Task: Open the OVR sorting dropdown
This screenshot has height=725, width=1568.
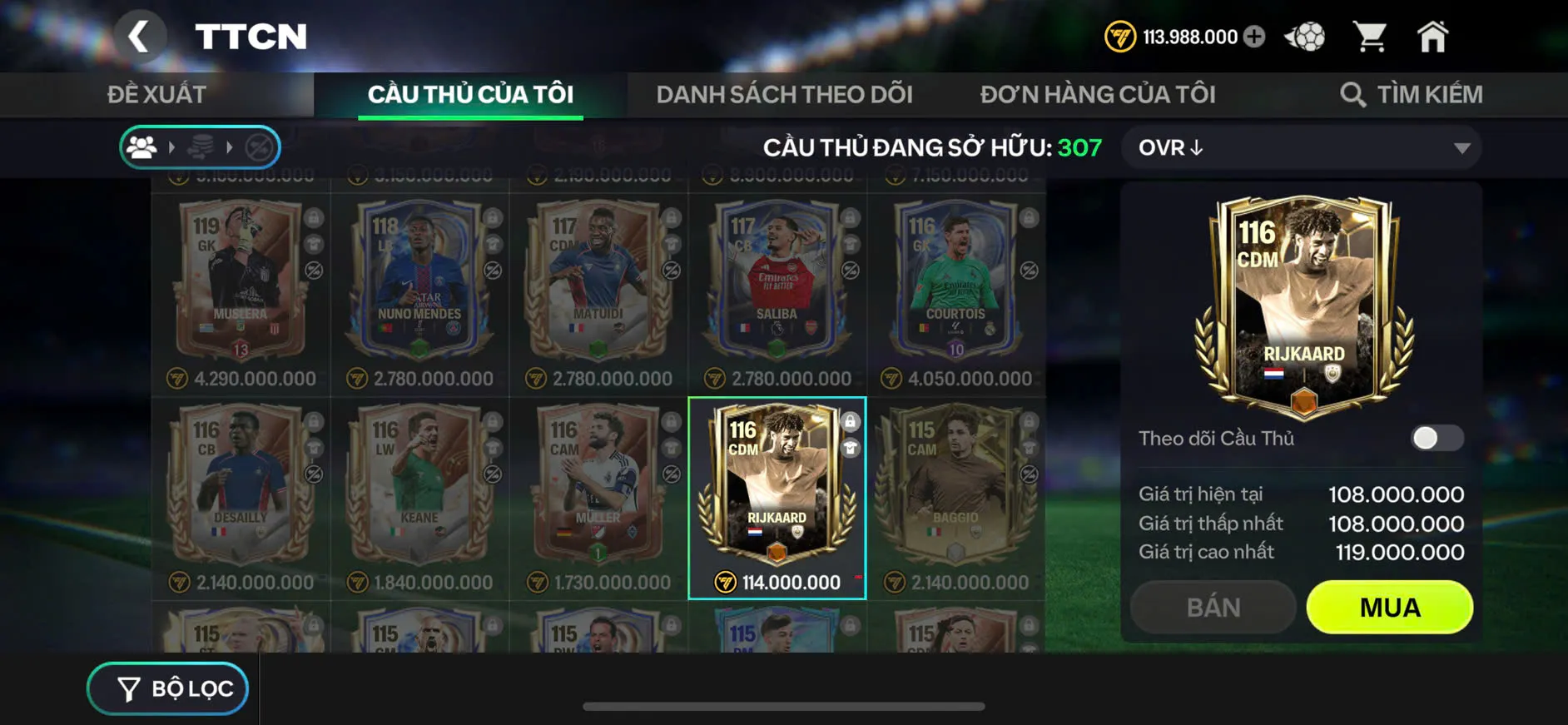Action: pyautogui.click(x=1300, y=147)
